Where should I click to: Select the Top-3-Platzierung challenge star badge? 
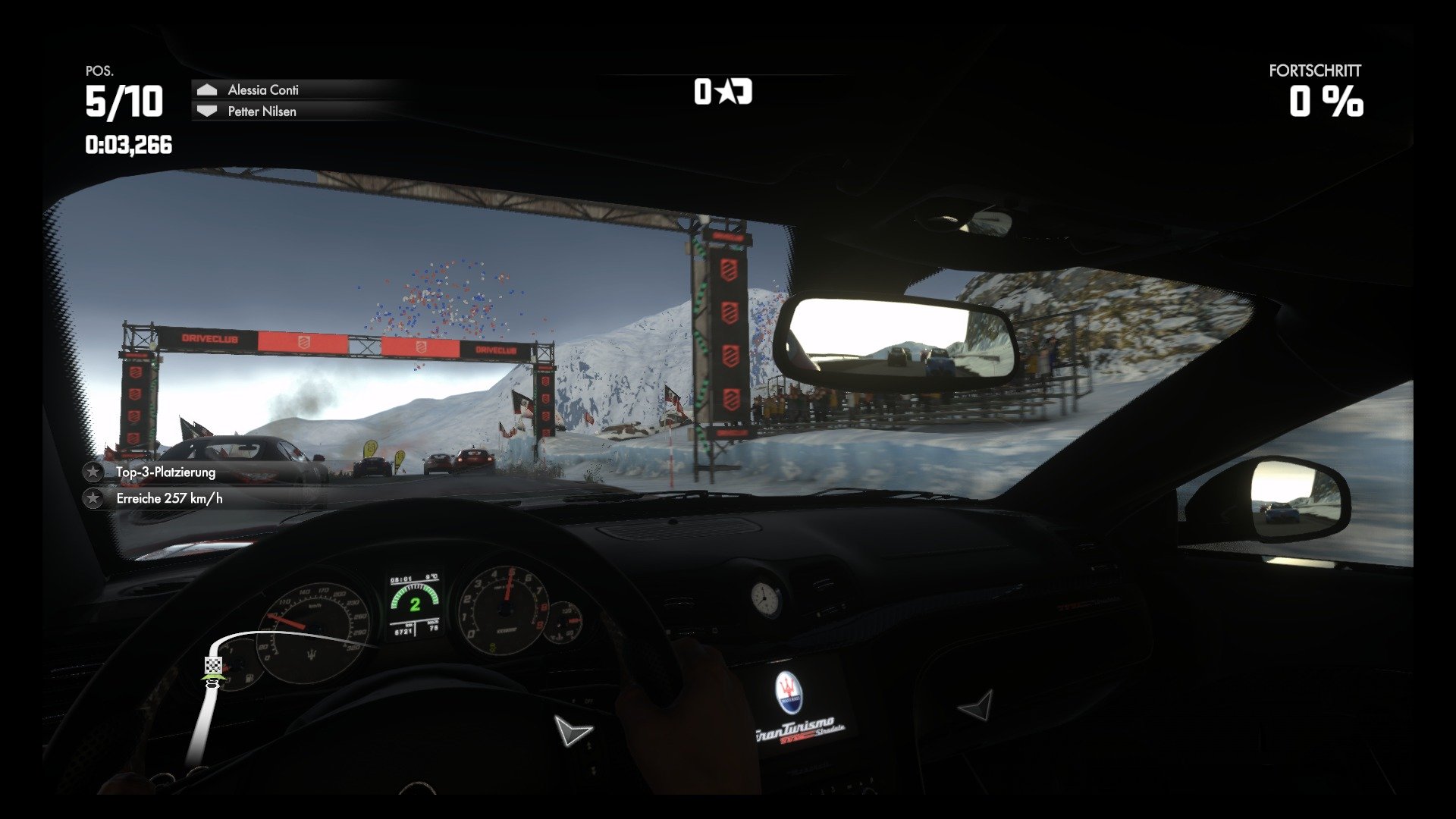pyautogui.click(x=93, y=472)
